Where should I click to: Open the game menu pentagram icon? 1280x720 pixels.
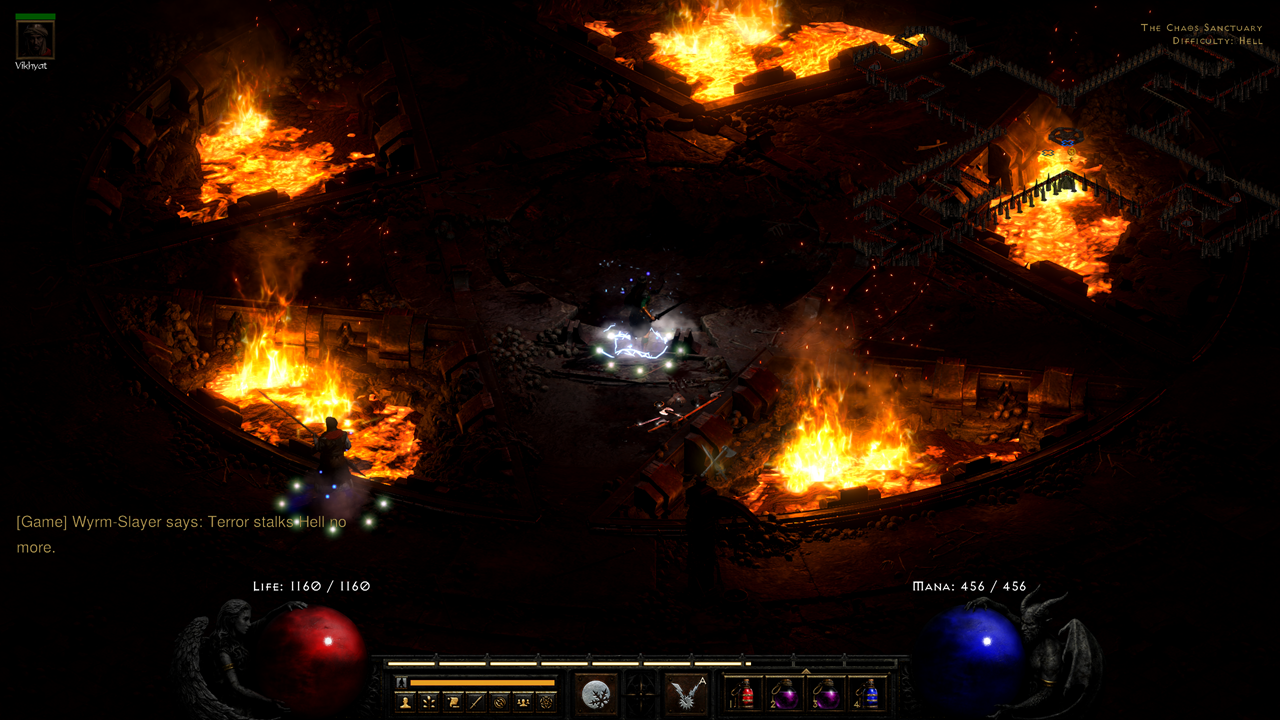(545, 700)
